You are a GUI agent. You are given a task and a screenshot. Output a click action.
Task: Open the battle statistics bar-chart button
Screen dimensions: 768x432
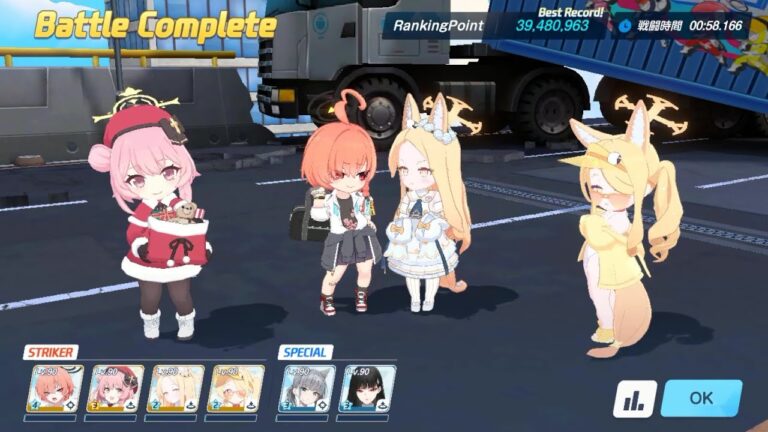635,398
